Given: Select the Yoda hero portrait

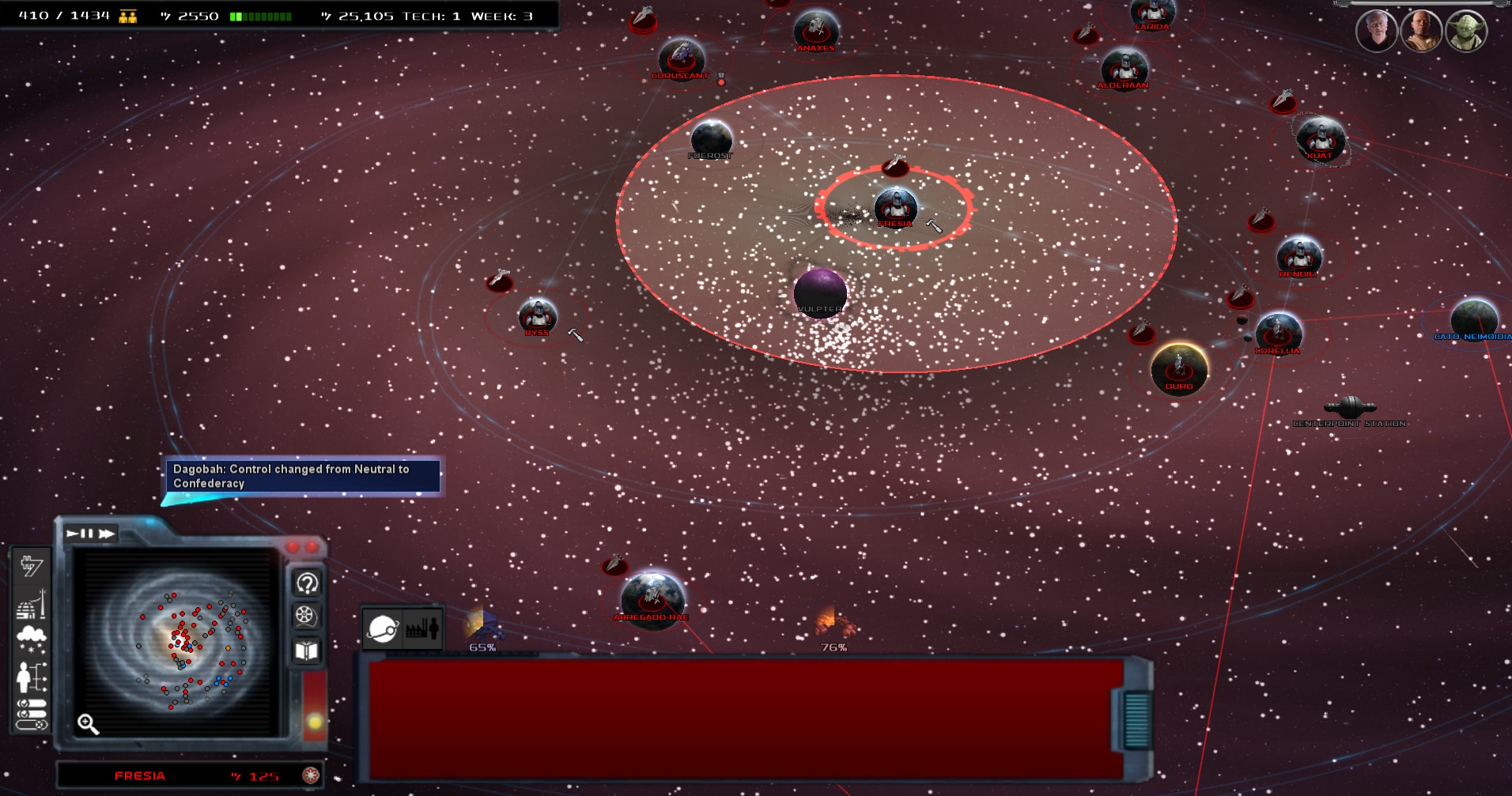Looking at the screenshot, I should click(1466, 31).
